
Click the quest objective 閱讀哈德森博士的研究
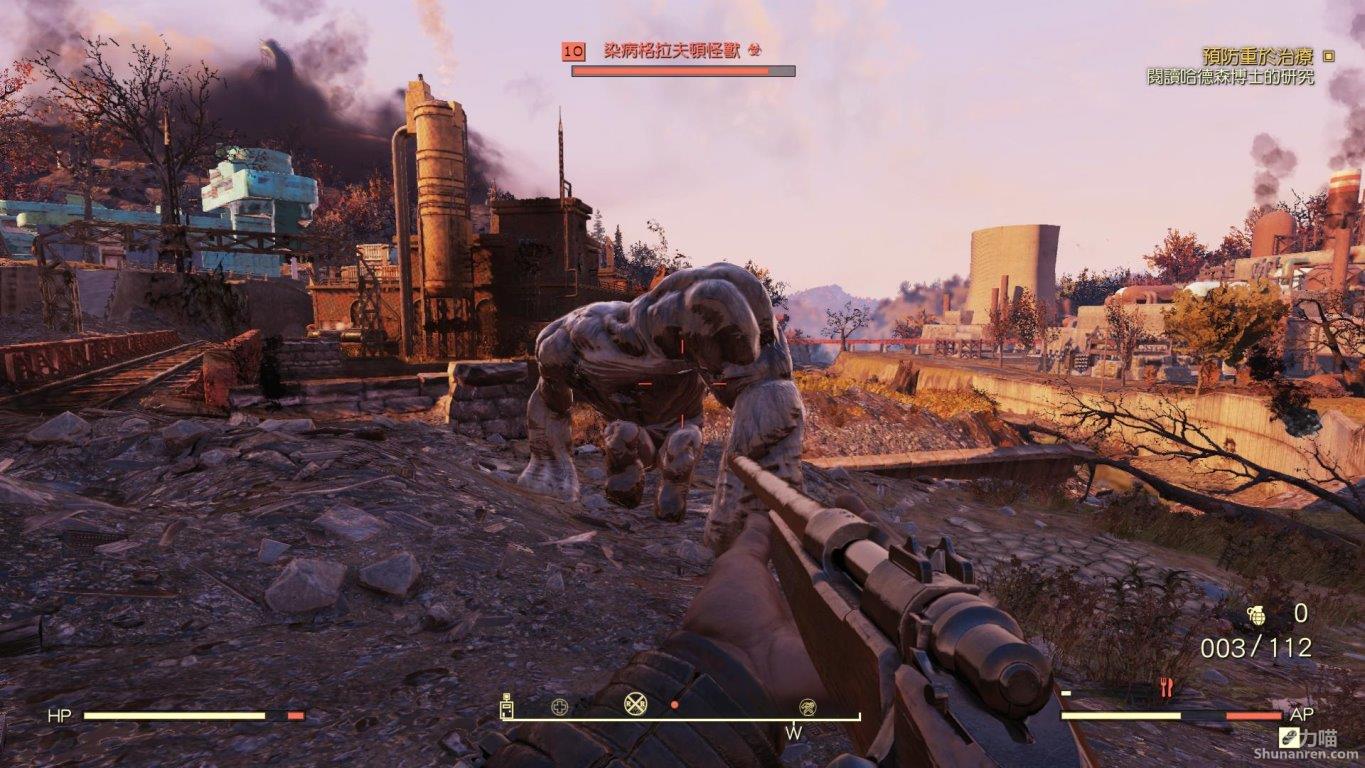(x=1230, y=77)
